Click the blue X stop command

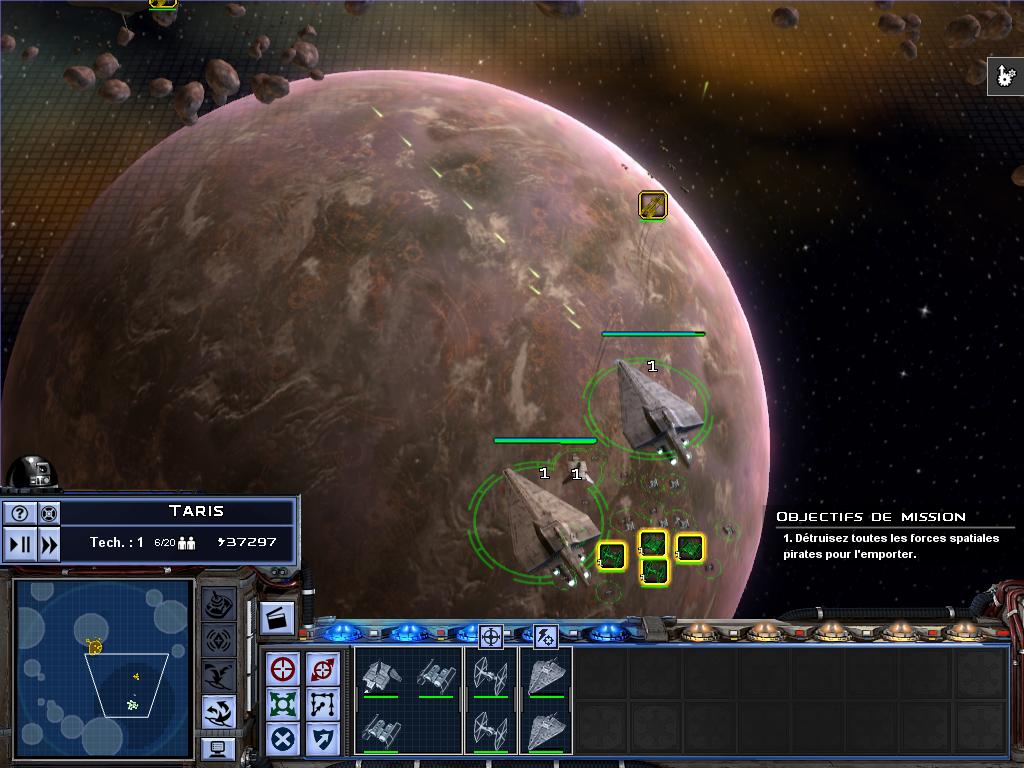point(285,739)
